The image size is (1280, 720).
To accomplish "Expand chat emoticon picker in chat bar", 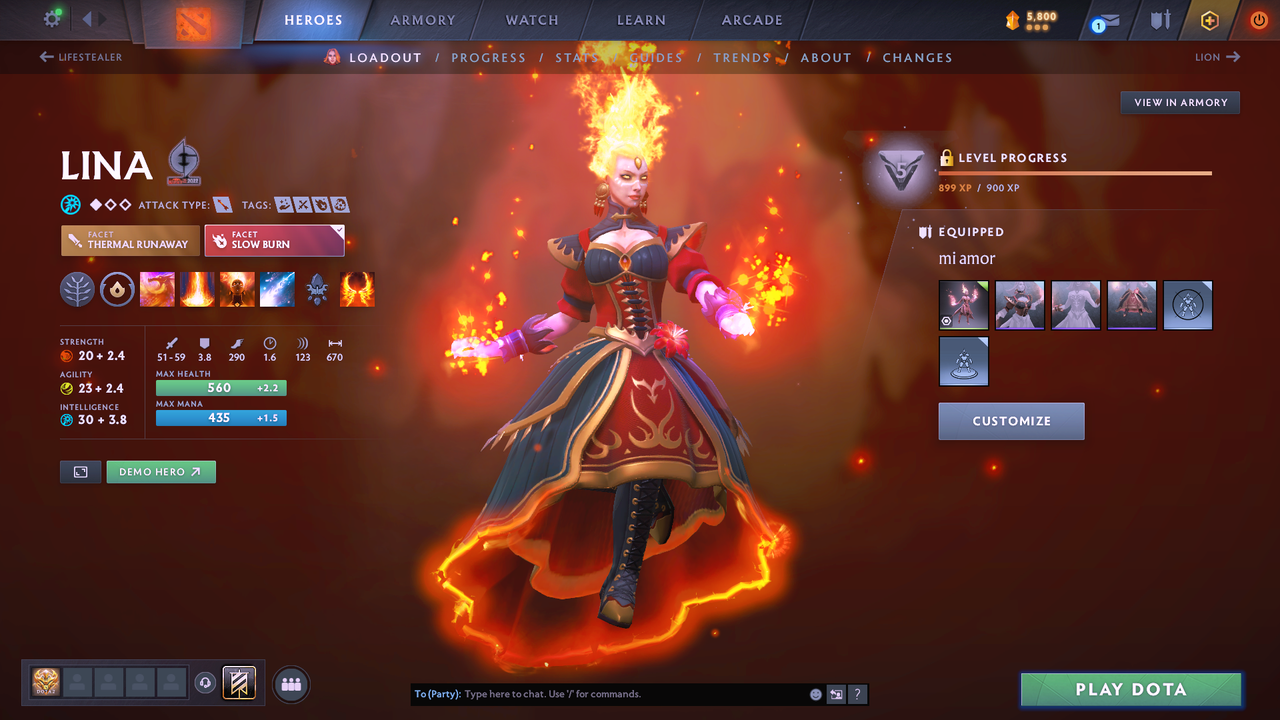I will (815, 693).
